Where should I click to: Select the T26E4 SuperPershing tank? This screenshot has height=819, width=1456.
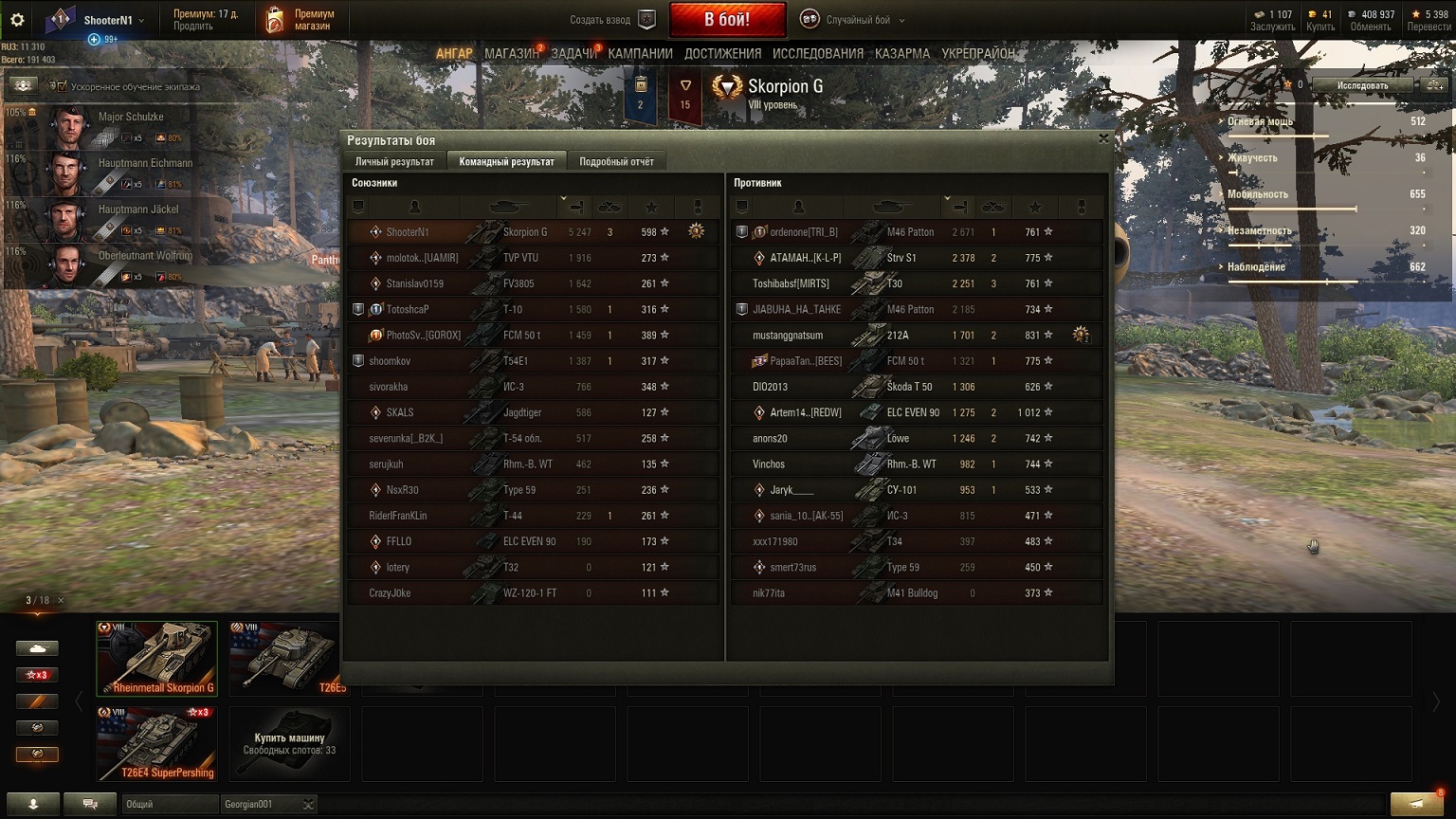pyautogui.click(x=156, y=742)
